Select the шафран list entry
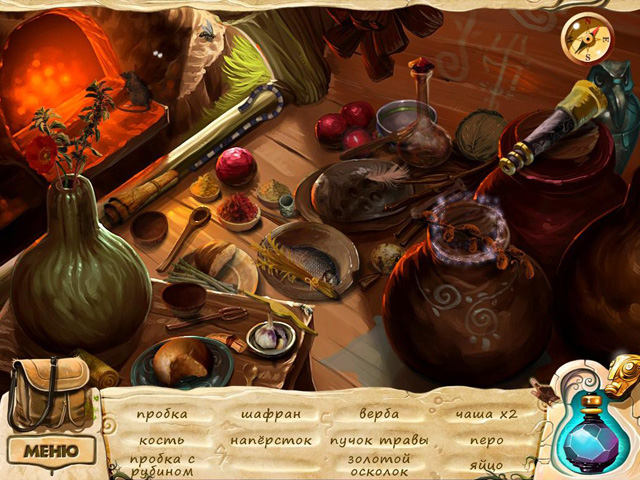Image resolution: width=640 pixels, height=480 pixels. pyautogui.click(x=271, y=414)
